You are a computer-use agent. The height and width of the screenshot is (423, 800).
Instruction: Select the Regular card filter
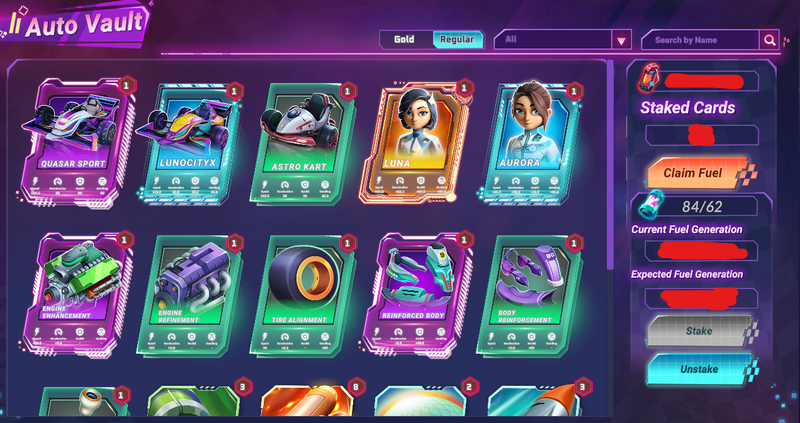click(x=458, y=40)
